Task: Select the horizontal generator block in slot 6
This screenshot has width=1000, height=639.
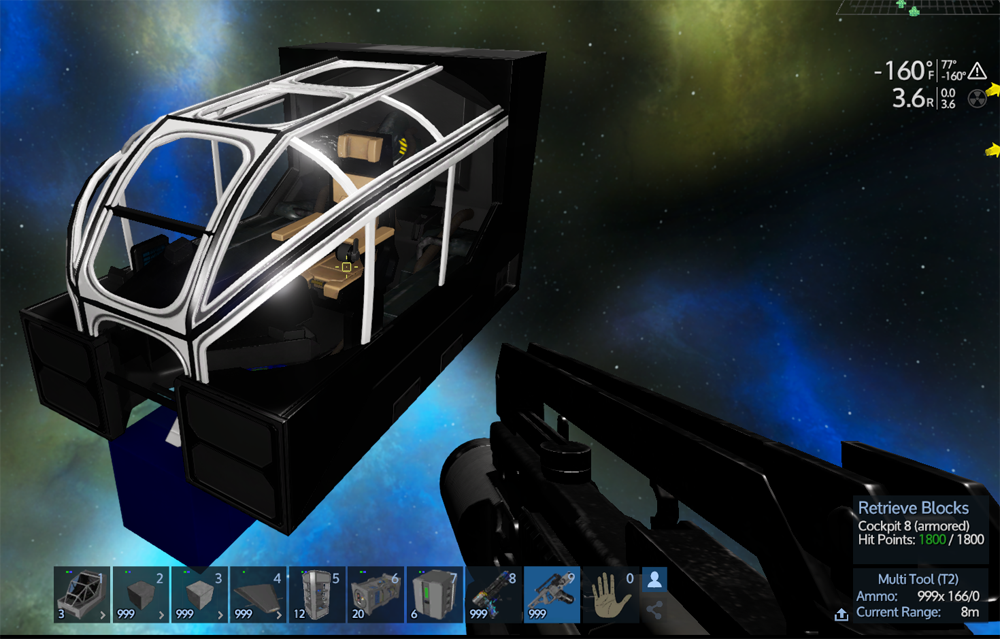Action: (375, 595)
